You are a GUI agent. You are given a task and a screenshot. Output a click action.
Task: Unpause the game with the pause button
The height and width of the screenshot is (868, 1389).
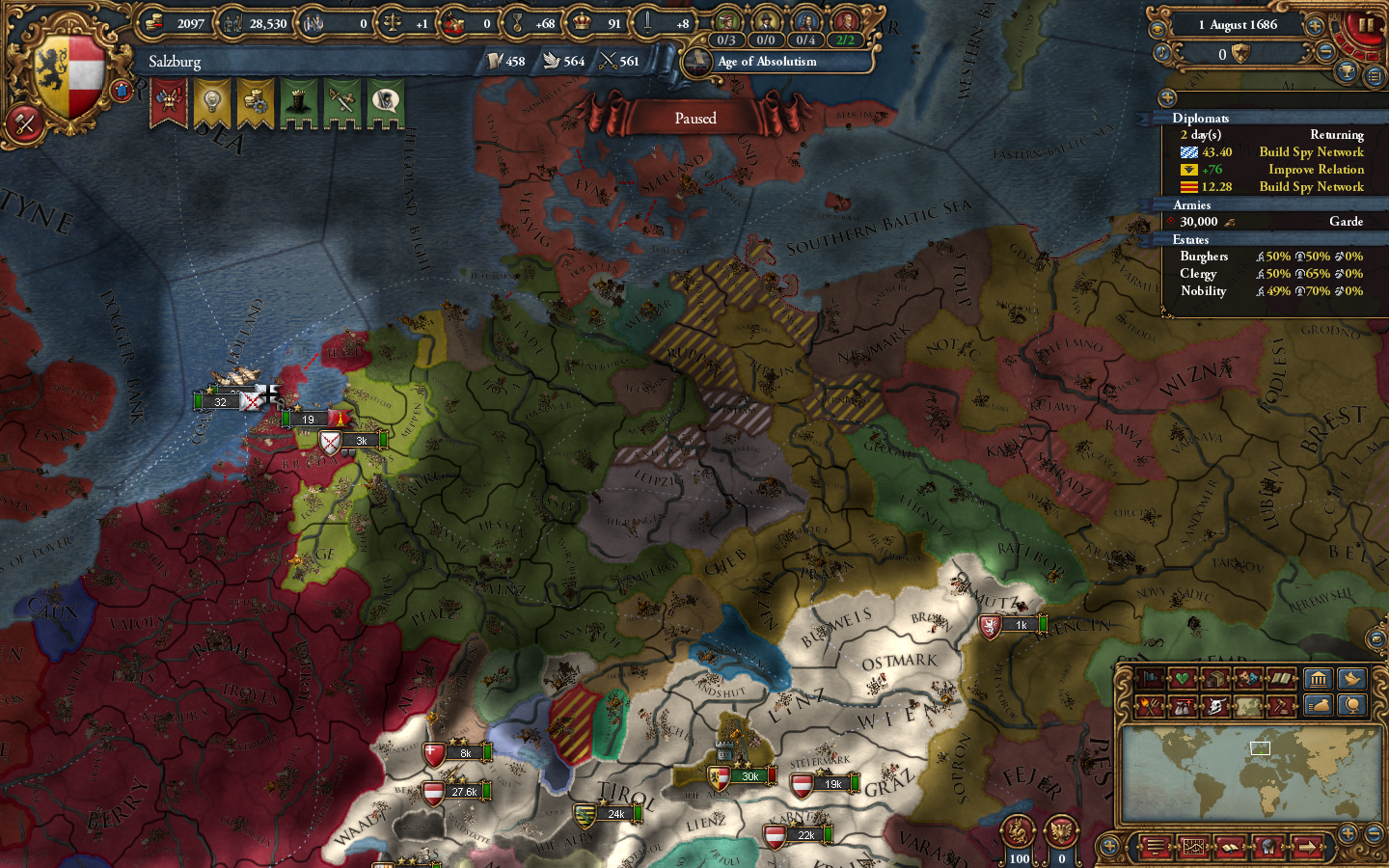click(x=1365, y=25)
